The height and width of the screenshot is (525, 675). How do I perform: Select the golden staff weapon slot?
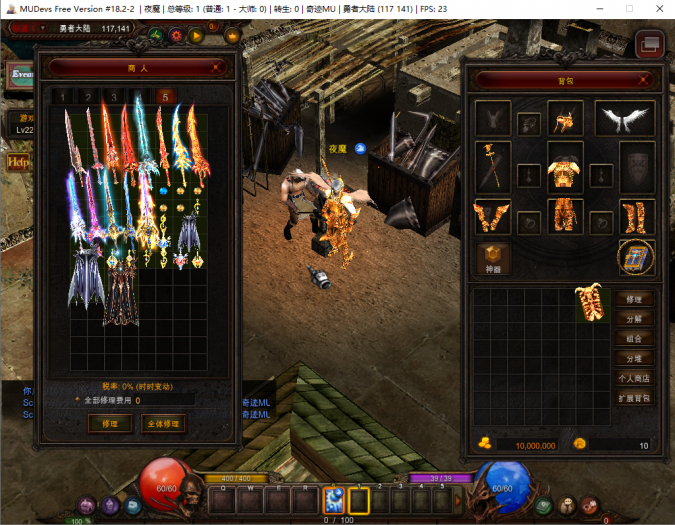click(492, 166)
